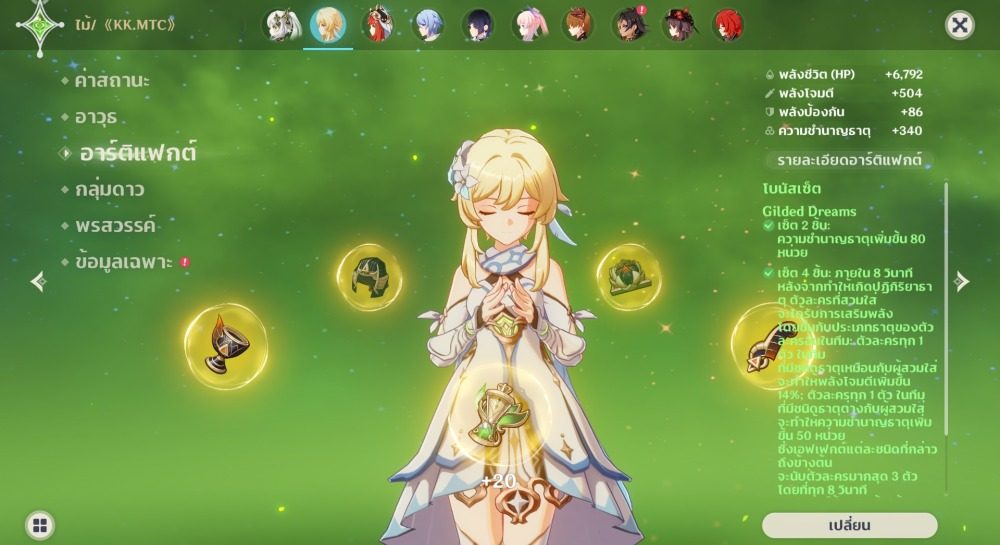Screen dimensions: 1000x545
Task: Choose the pink-haired character portrait
Action: 529,25
